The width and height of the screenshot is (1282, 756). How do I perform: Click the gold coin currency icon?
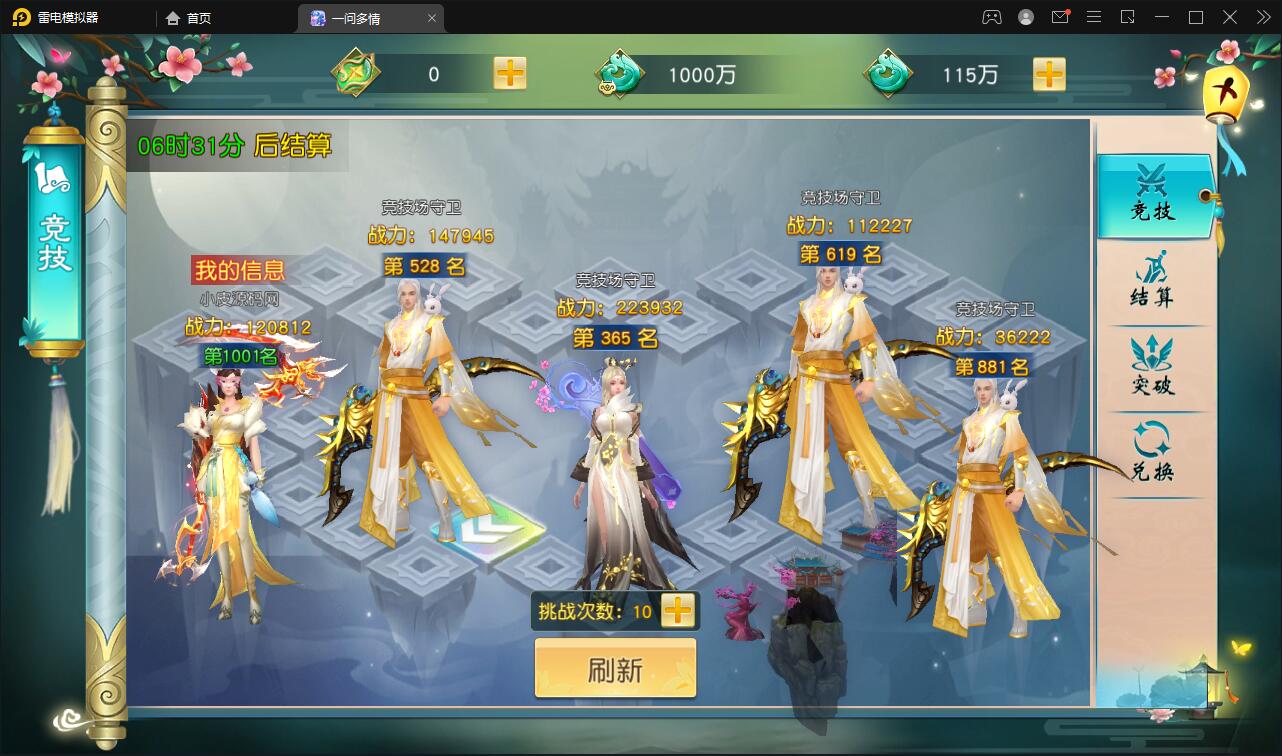point(357,73)
